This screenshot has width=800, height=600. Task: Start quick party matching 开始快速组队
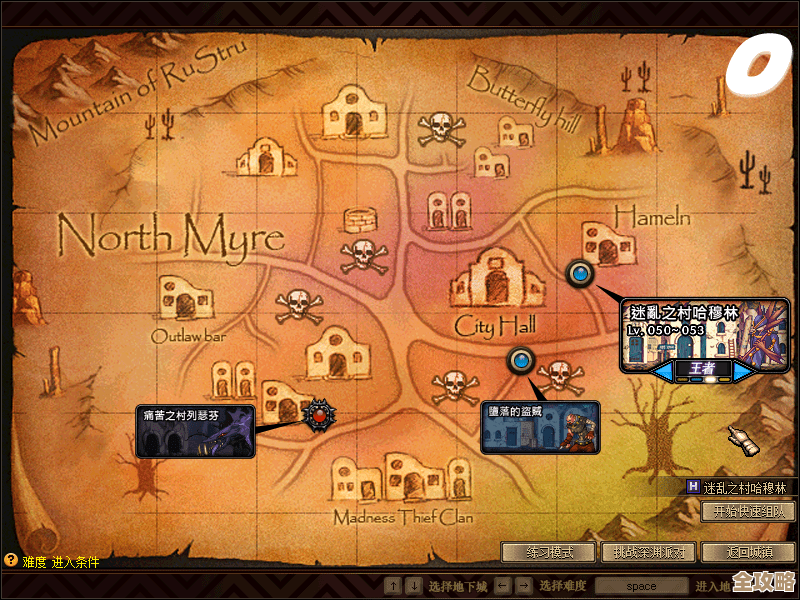click(x=748, y=511)
